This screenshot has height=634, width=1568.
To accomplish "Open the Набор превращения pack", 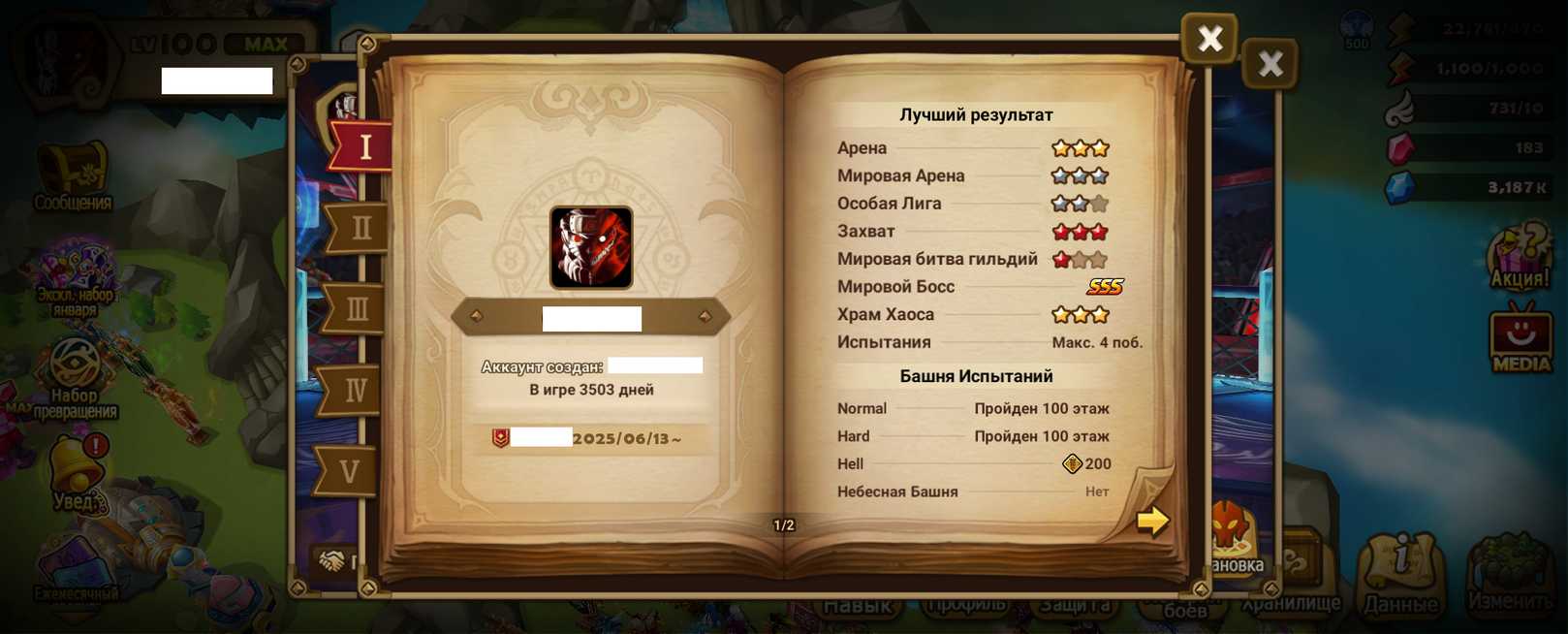I will [75, 376].
